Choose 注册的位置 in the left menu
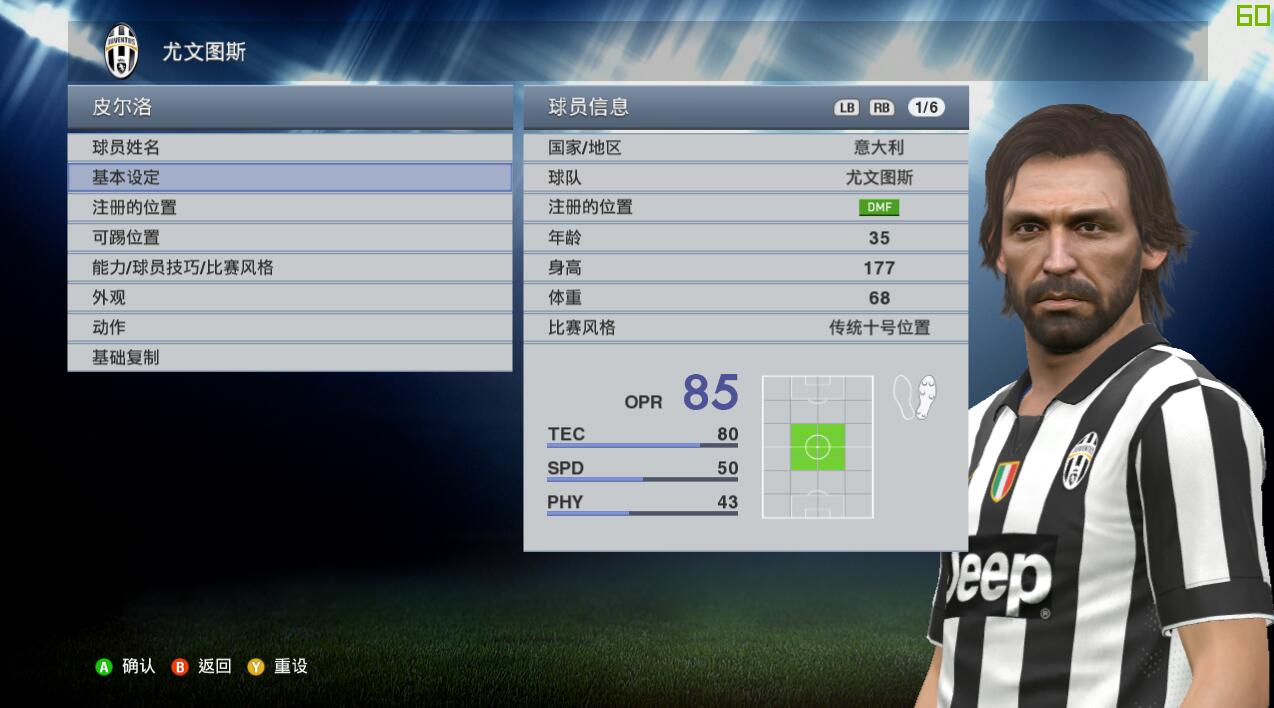Screen dimensions: 1274x708 click(289, 208)
